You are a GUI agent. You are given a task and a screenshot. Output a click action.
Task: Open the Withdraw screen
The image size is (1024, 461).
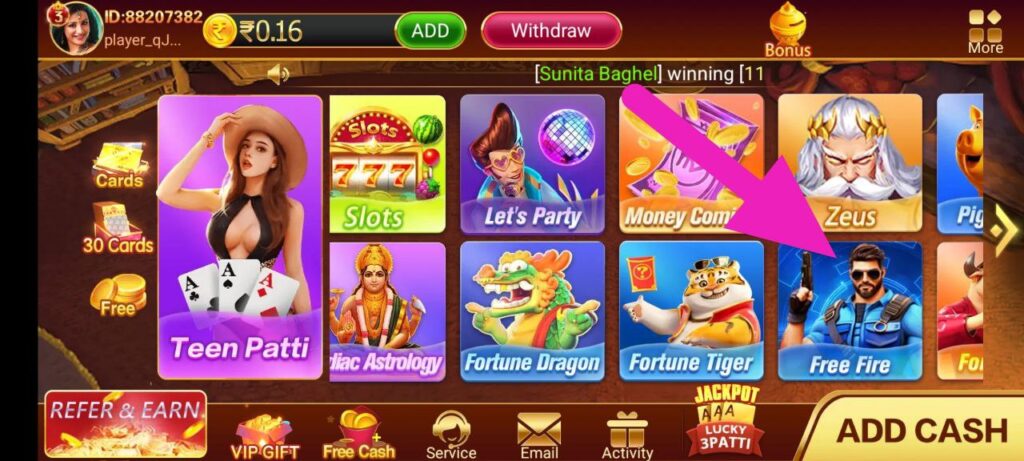[551, 31]
